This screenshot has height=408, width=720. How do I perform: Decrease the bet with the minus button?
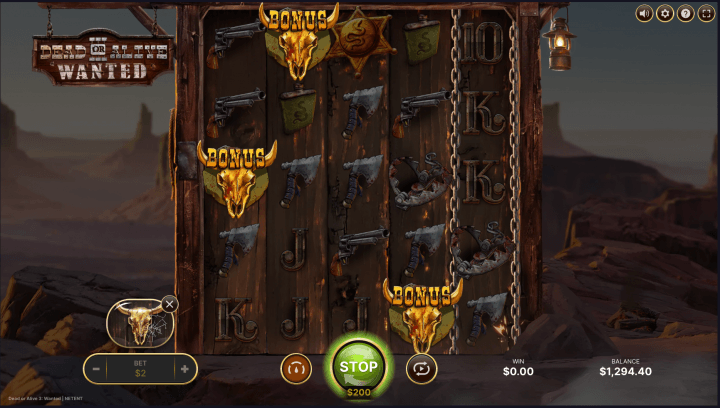point(96,369)
